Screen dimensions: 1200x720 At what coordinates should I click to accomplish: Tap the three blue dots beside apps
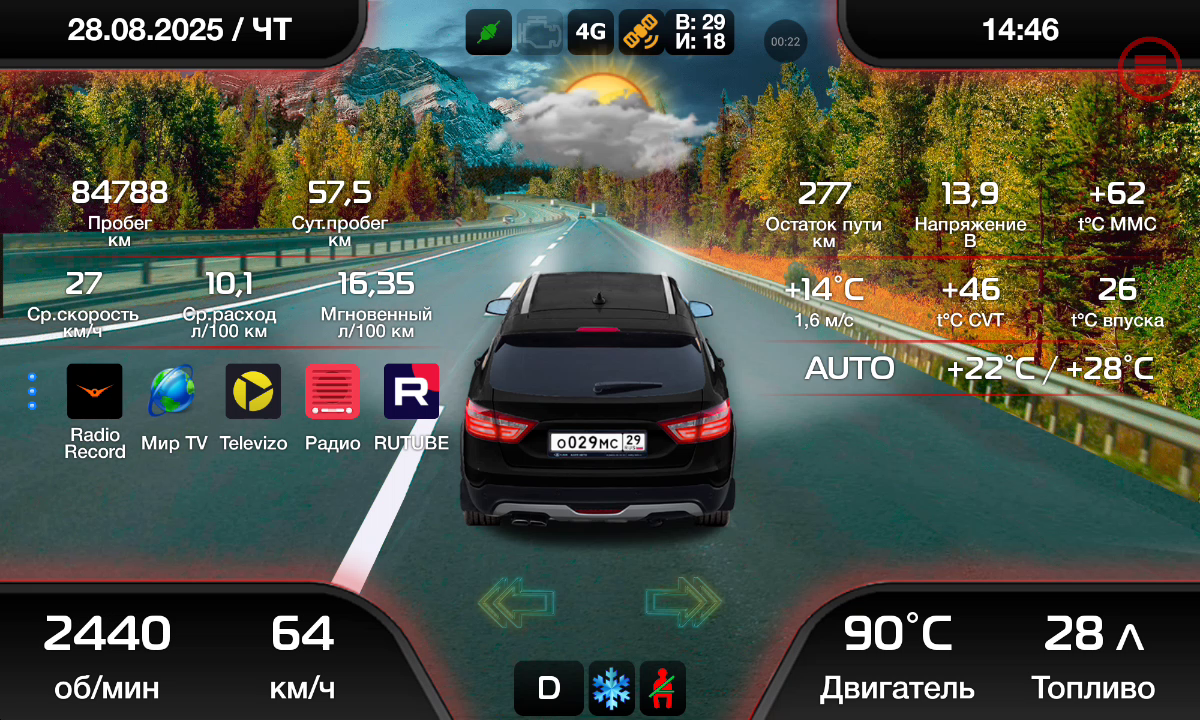click(x=32, y=391)
